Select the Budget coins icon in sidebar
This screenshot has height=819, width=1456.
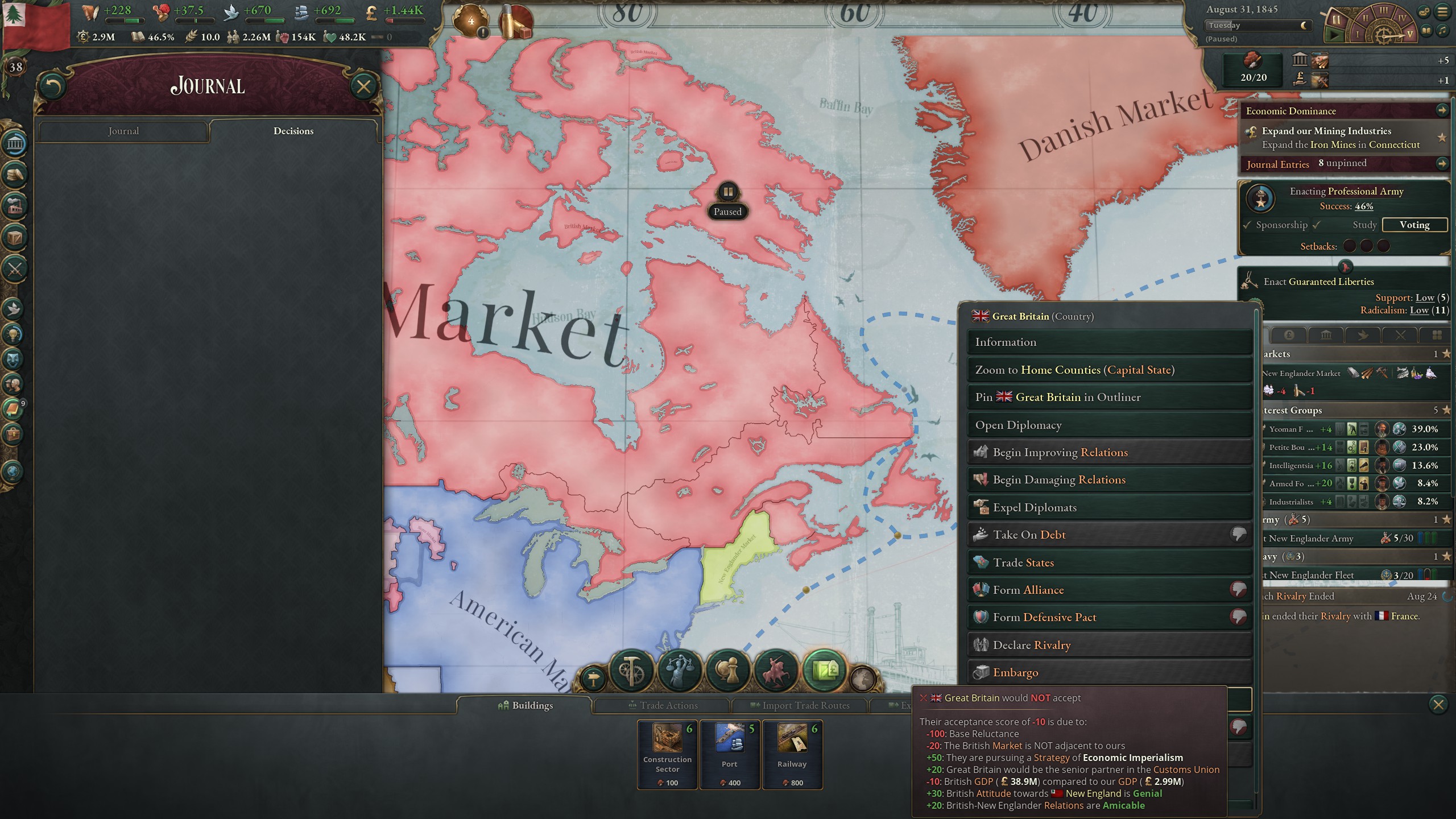(x=13, y=176)
